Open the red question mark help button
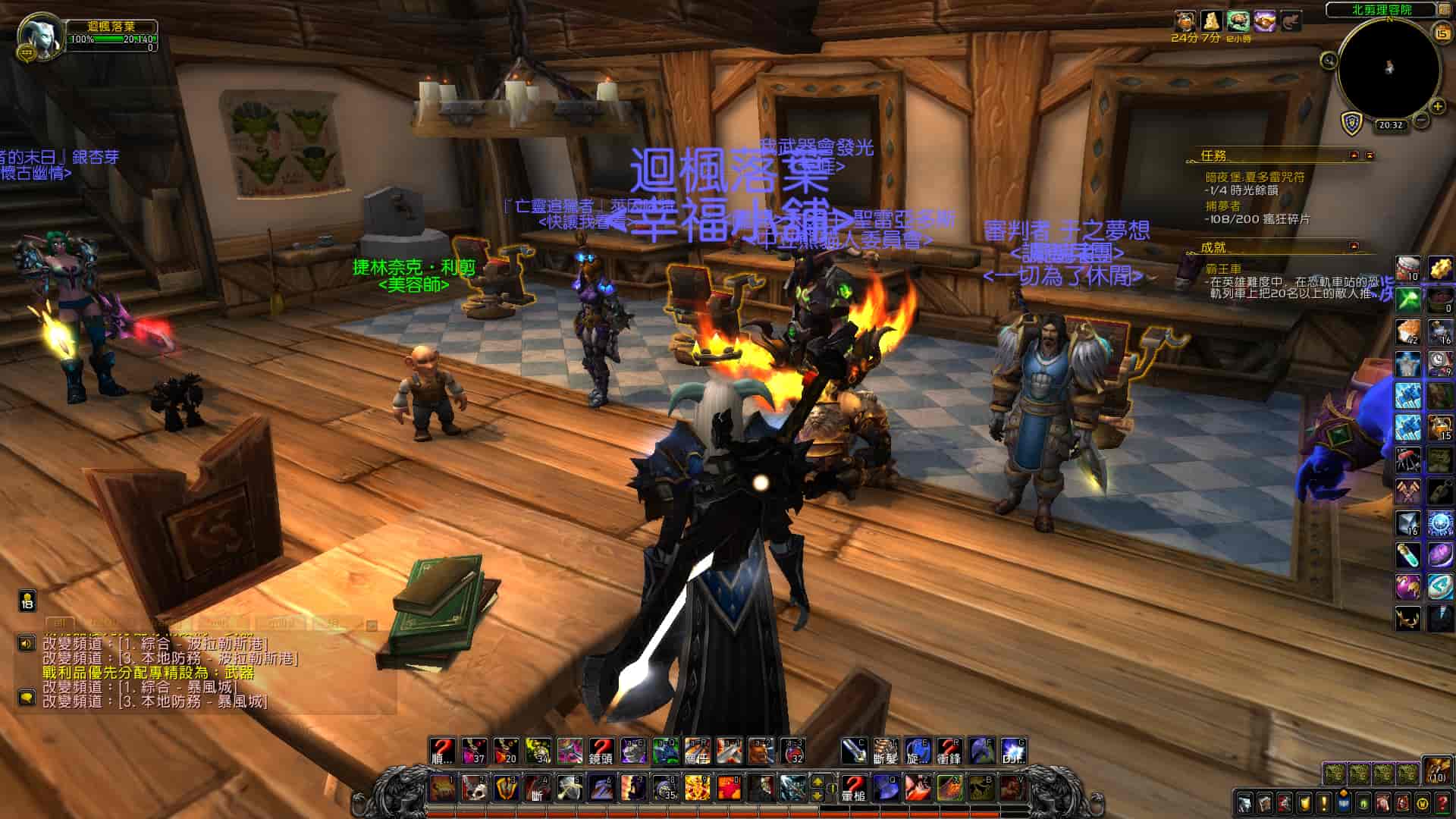This screenshot has width=1456, height=819. [1443, 802]
